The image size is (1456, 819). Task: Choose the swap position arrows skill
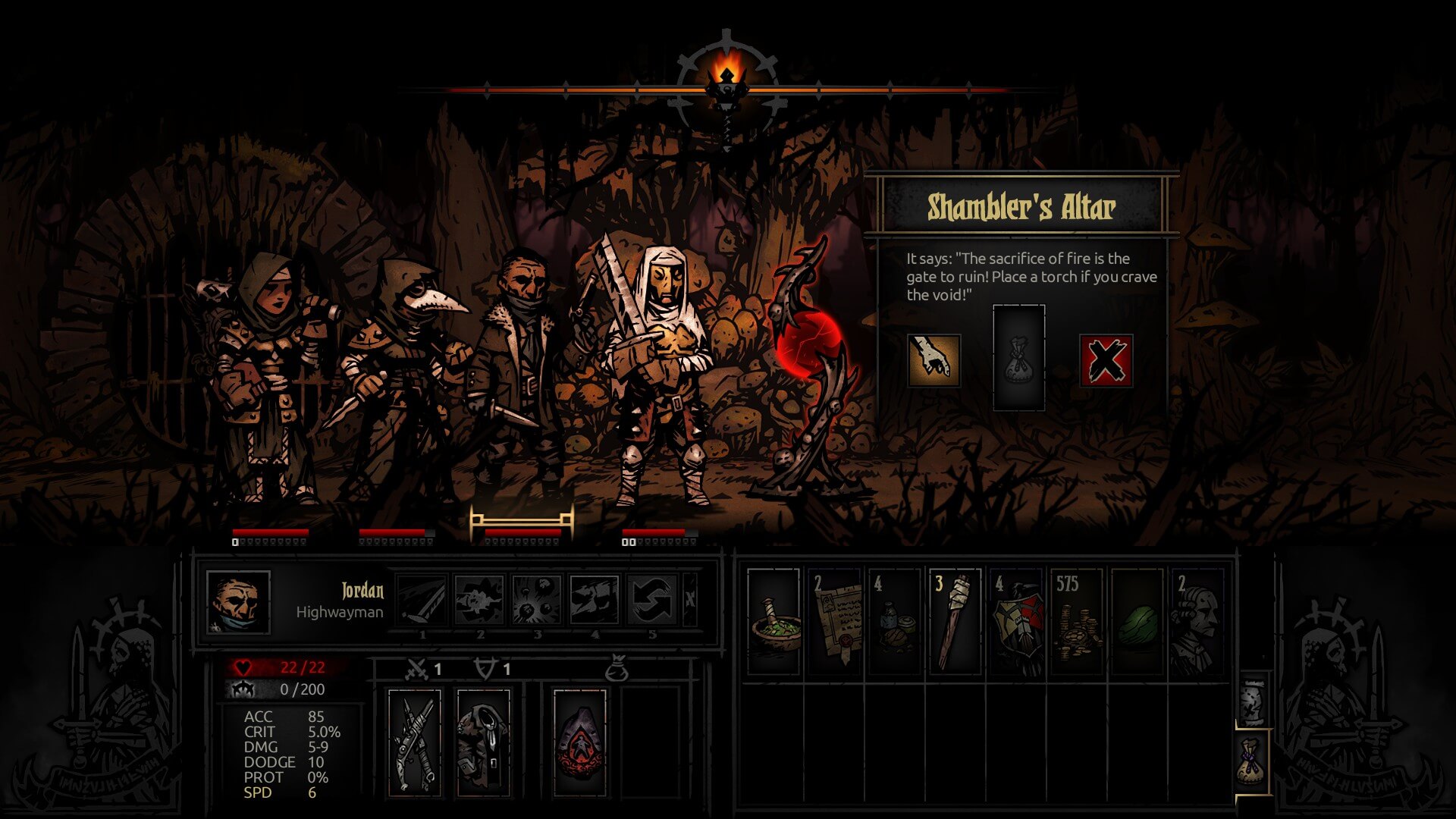651,600
